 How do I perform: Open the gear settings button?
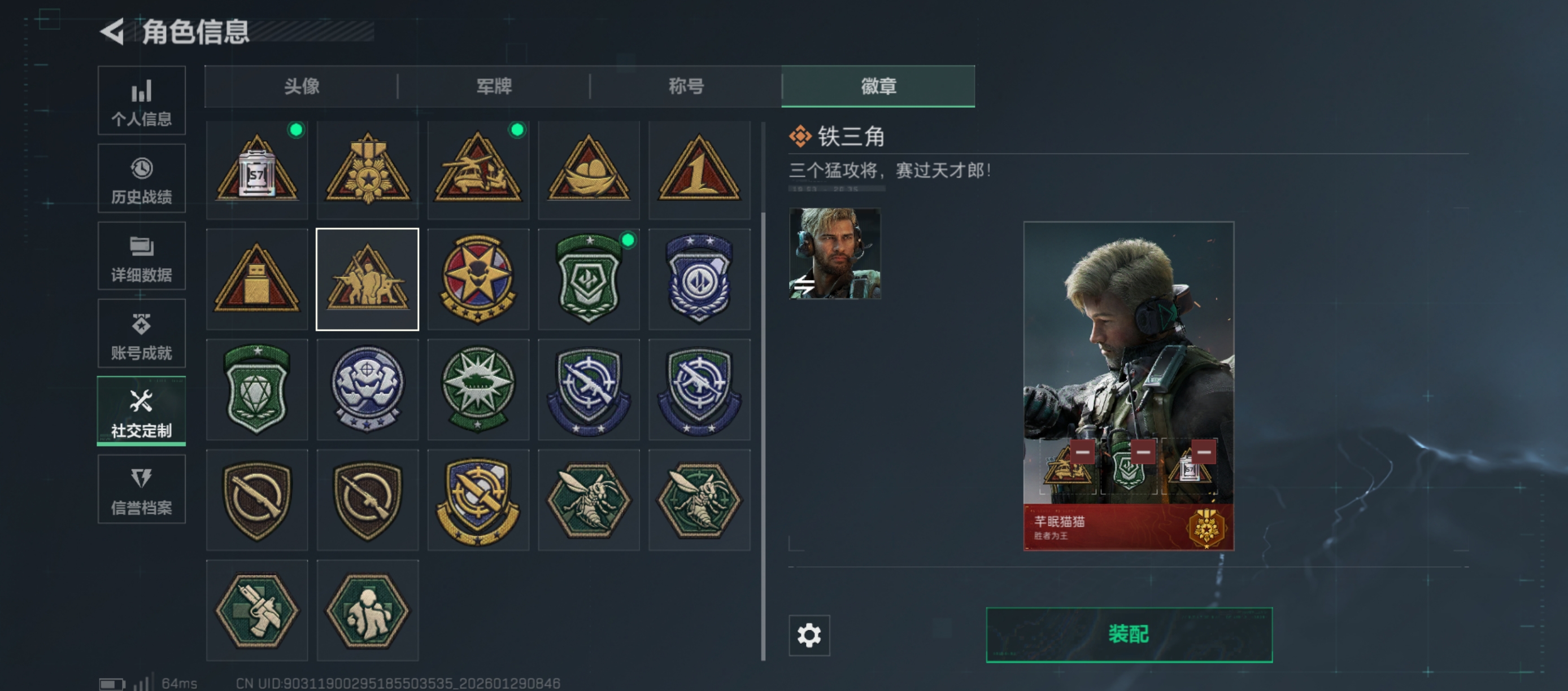tap(809, 635)
